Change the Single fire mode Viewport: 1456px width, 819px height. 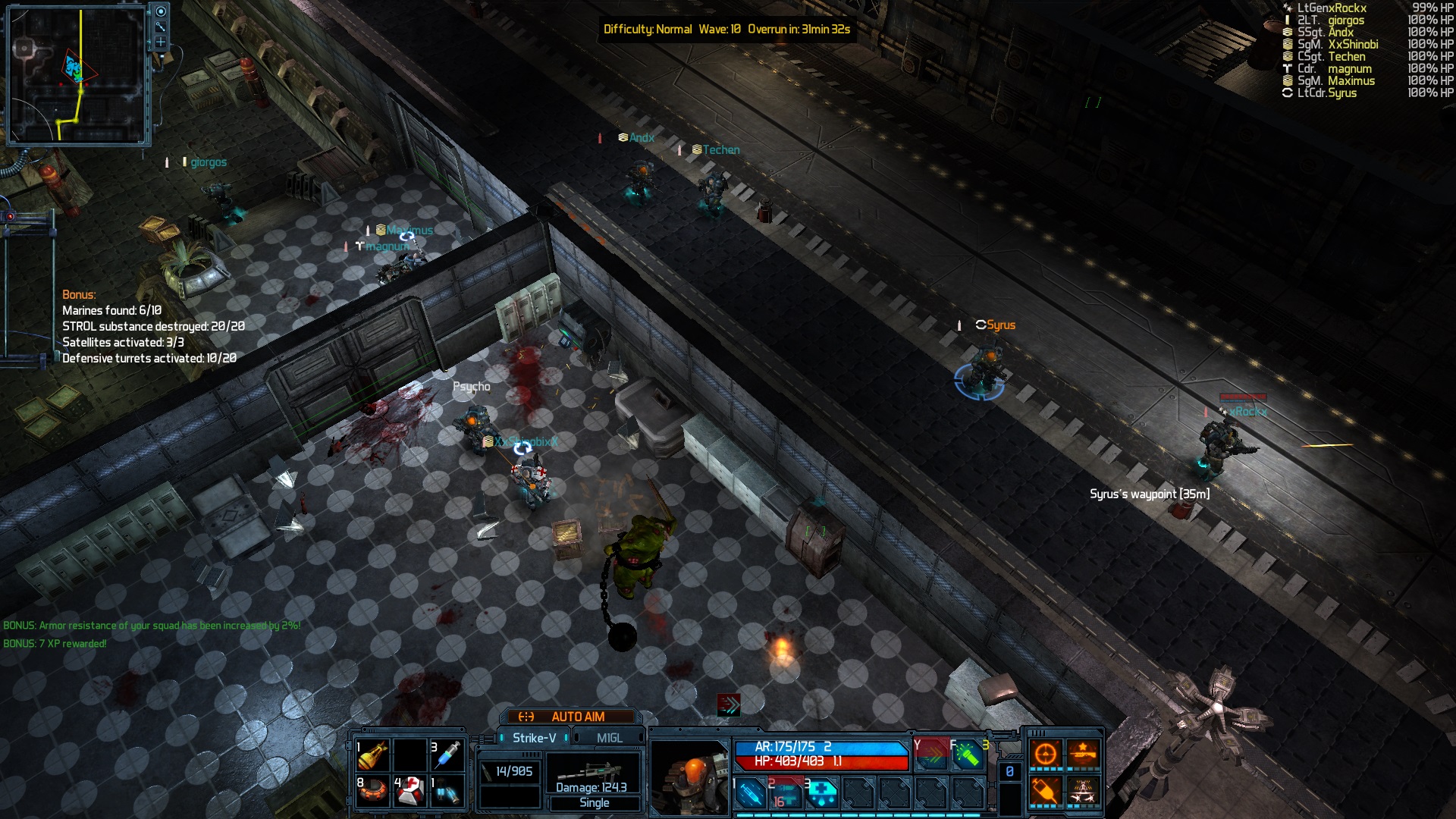click(595, 803)
